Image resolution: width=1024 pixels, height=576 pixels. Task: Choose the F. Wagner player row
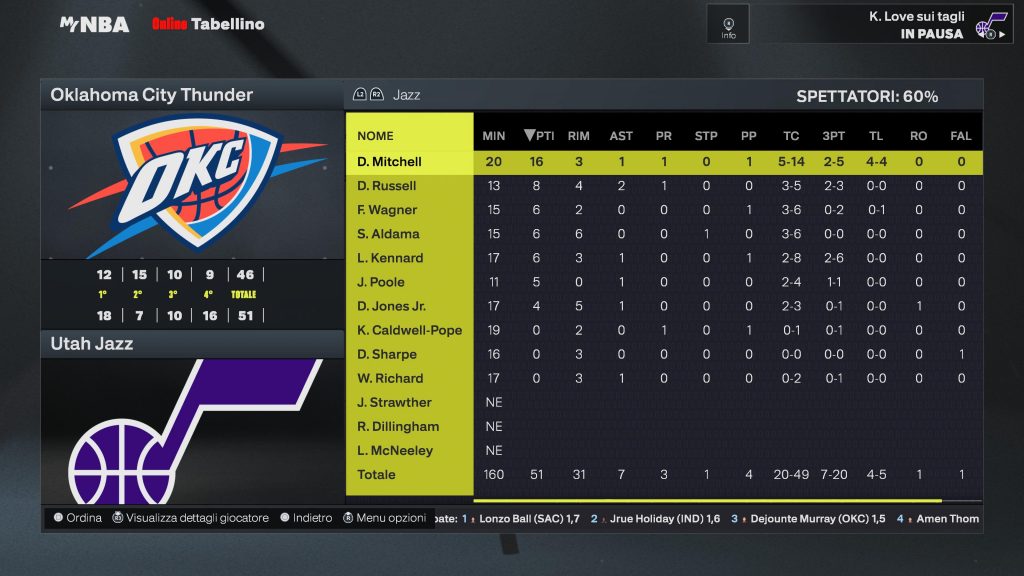[387, 210]
